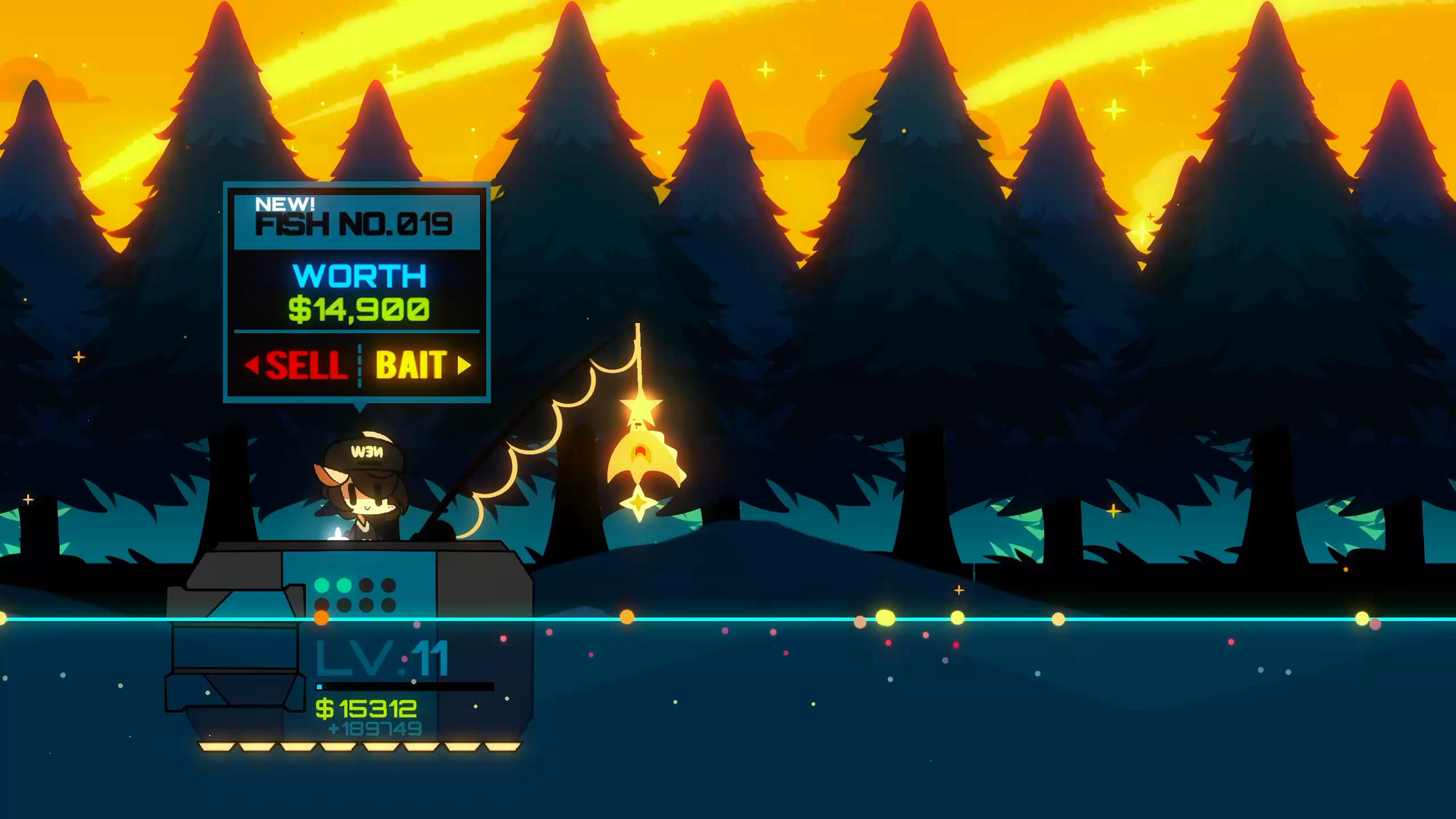The image size is (1456, 819).
Task: Select the FISH NO.019 header bar
Action: 355,221
